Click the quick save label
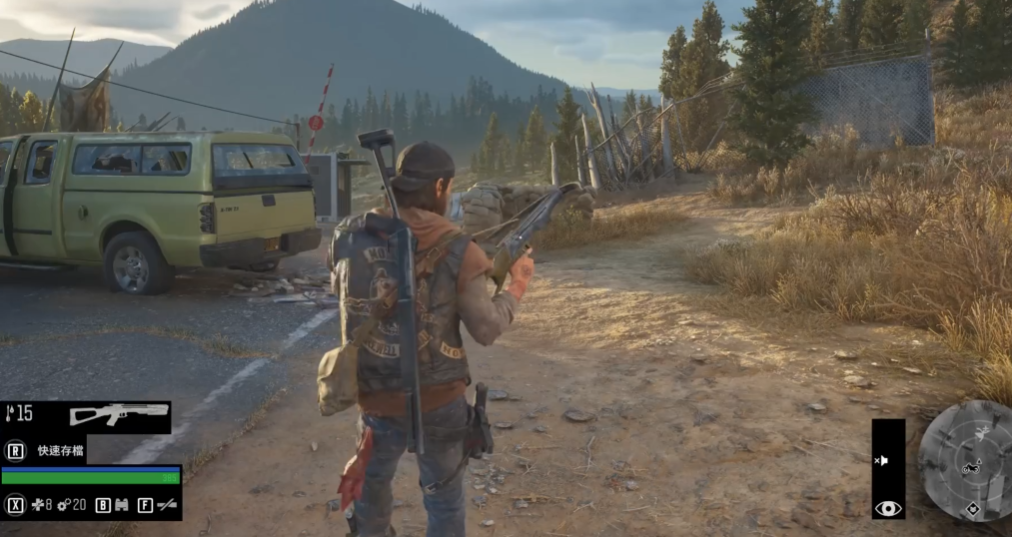The image size is (1012, 537). click(58, 450)
